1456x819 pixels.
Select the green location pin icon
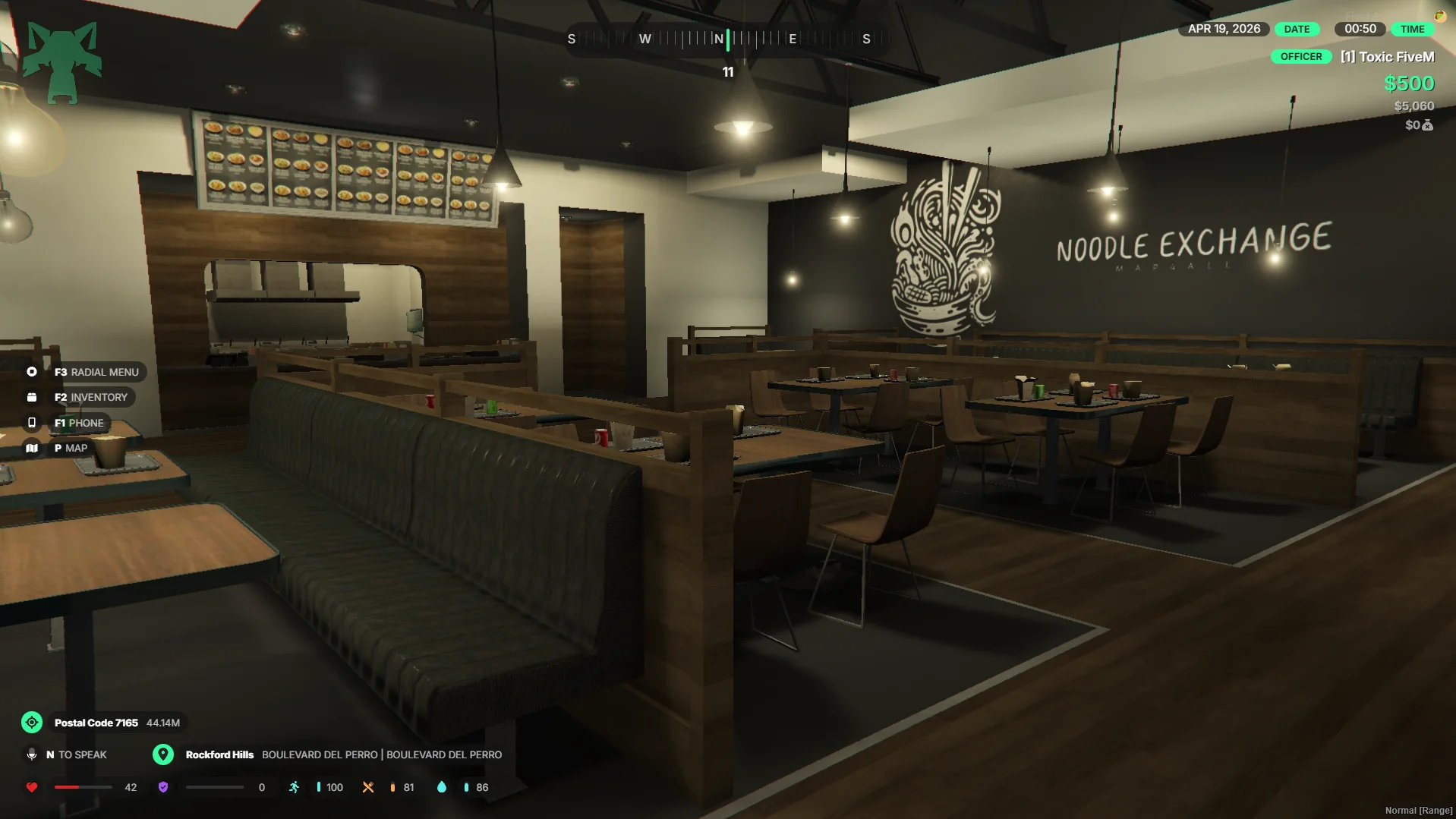tap(162, 754)
